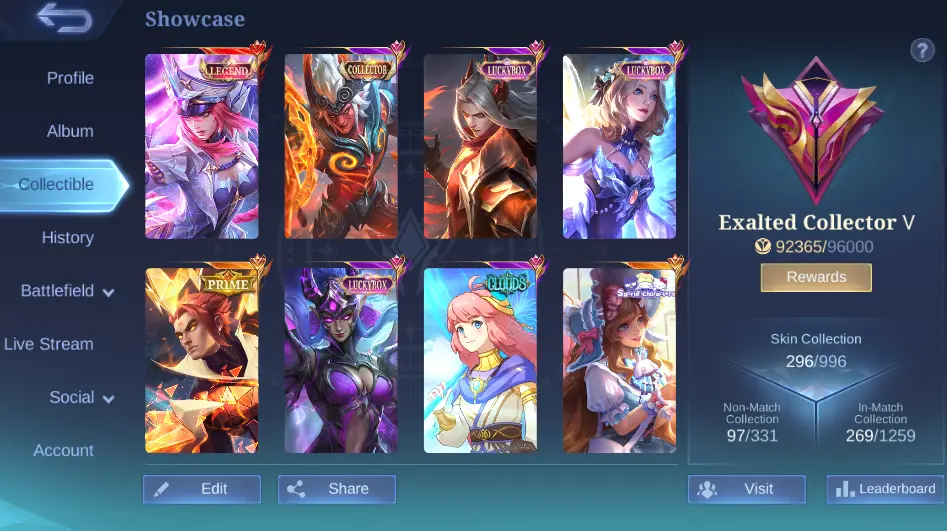Expand the Battlefield section
Screen dimensions: 947x531
click(x=67, y=291)
